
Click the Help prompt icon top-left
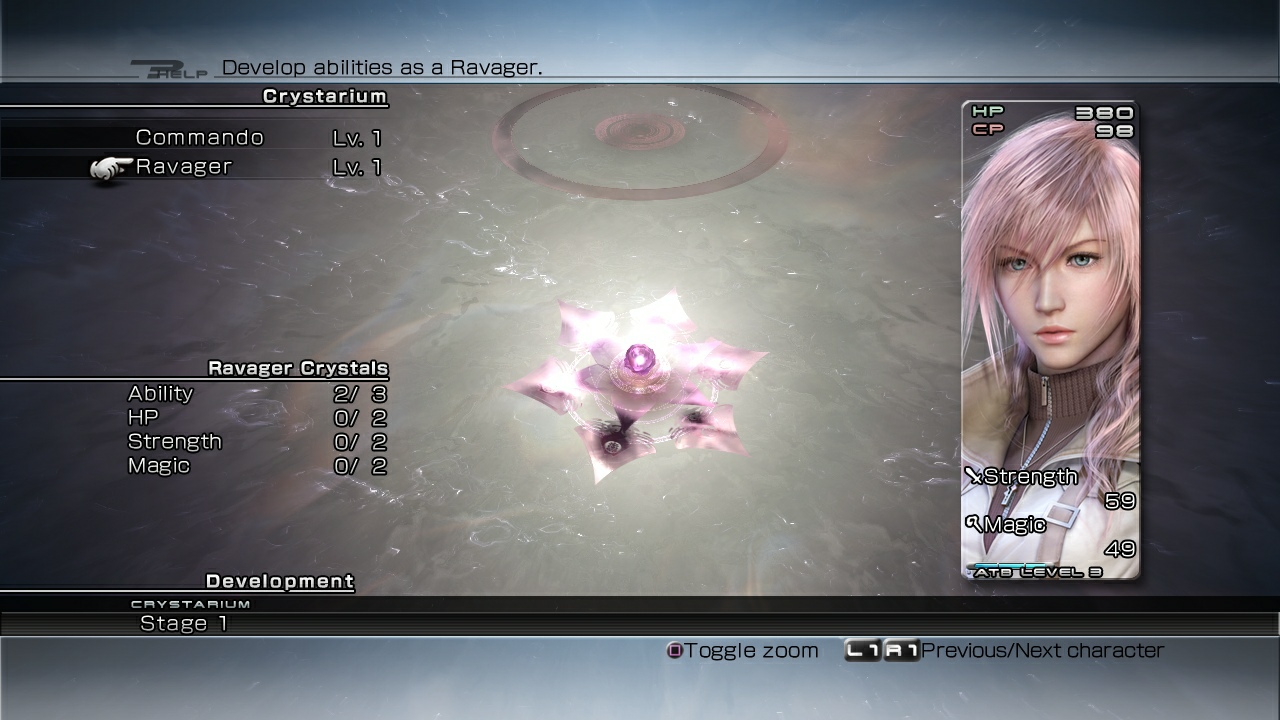(175, 69)
